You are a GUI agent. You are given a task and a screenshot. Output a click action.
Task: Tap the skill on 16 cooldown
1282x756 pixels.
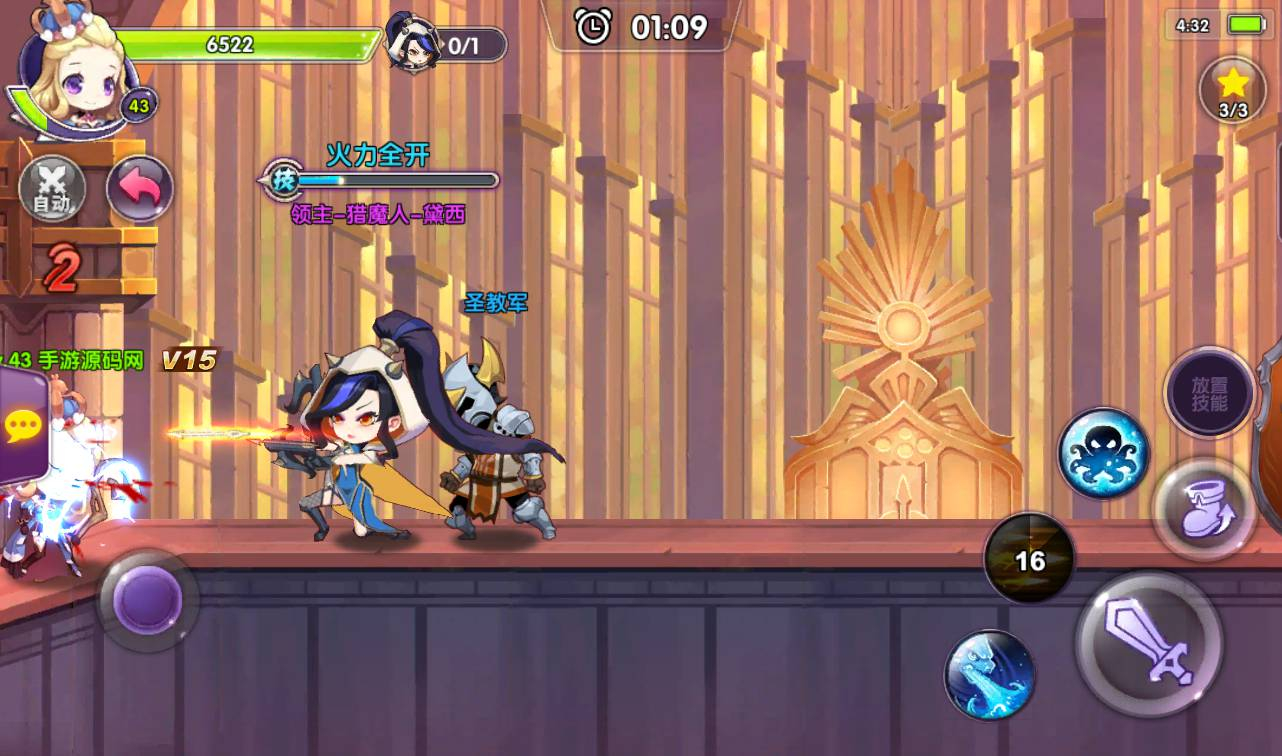click(1029, 560)
